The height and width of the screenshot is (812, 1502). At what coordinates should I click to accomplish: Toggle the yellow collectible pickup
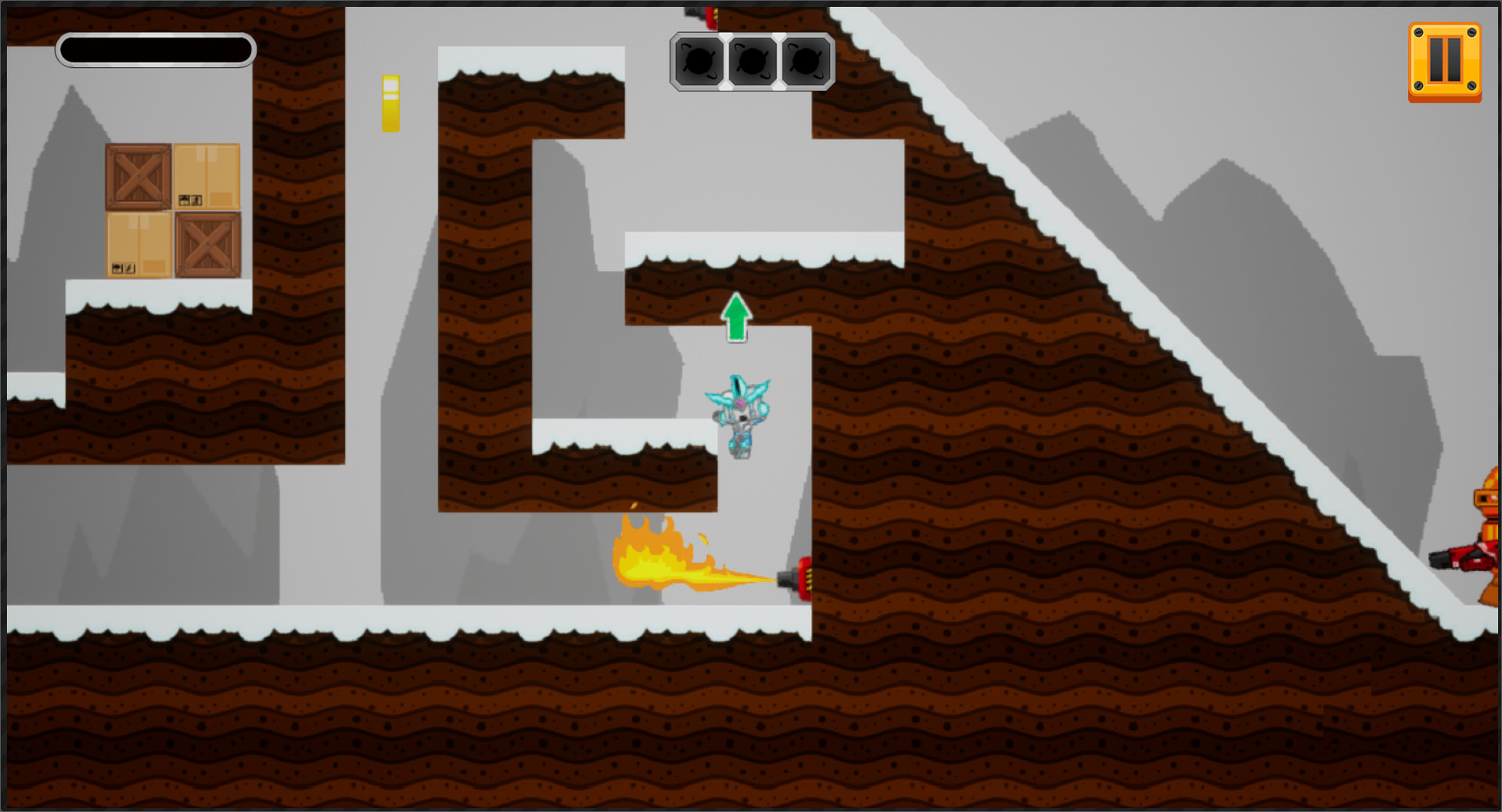coord(390,102)
